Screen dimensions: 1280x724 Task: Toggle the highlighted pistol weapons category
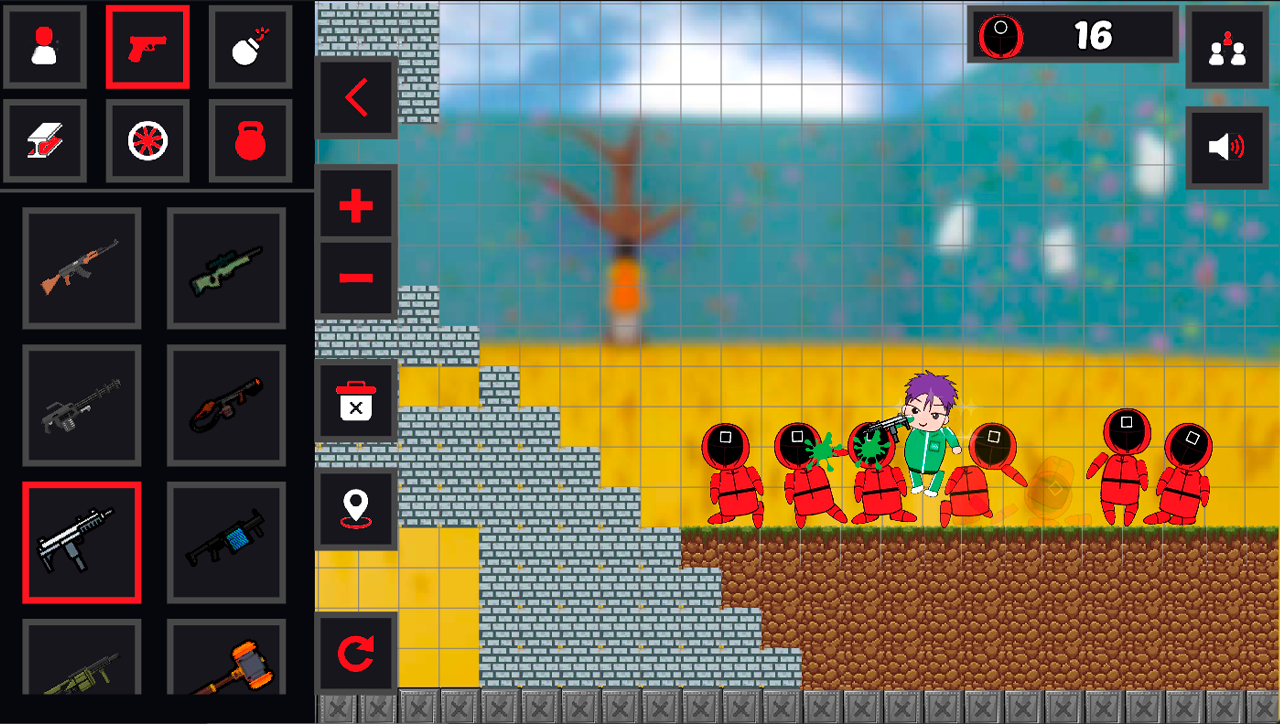(x=148, y=48)
